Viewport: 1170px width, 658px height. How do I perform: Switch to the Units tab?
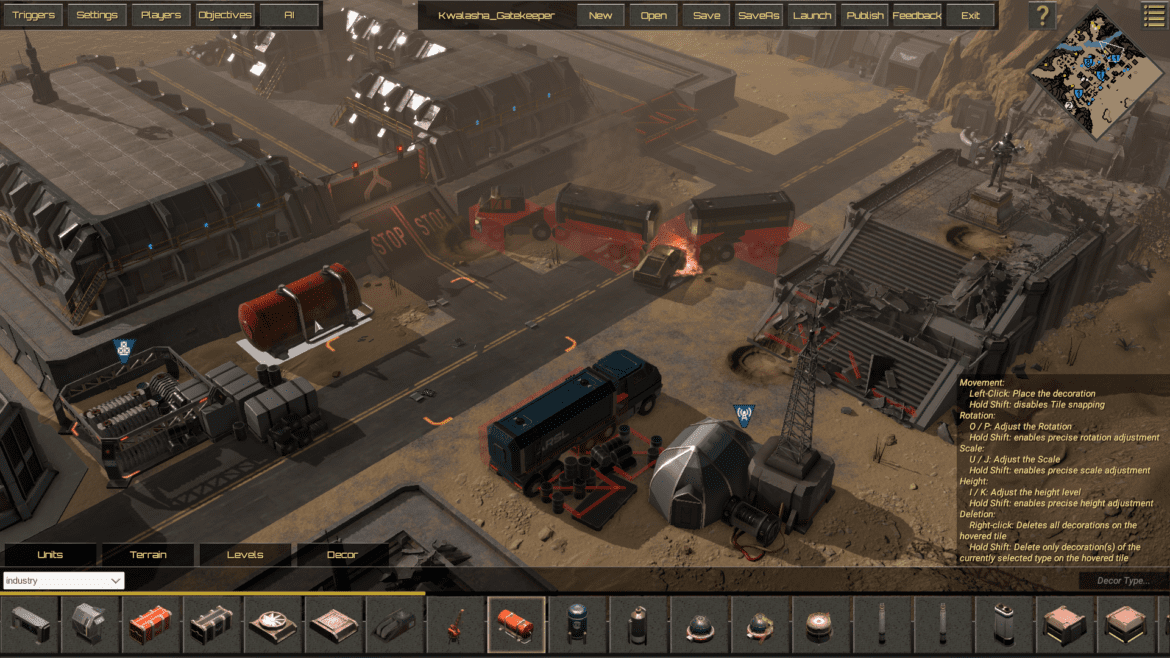(x=50, y=555)
